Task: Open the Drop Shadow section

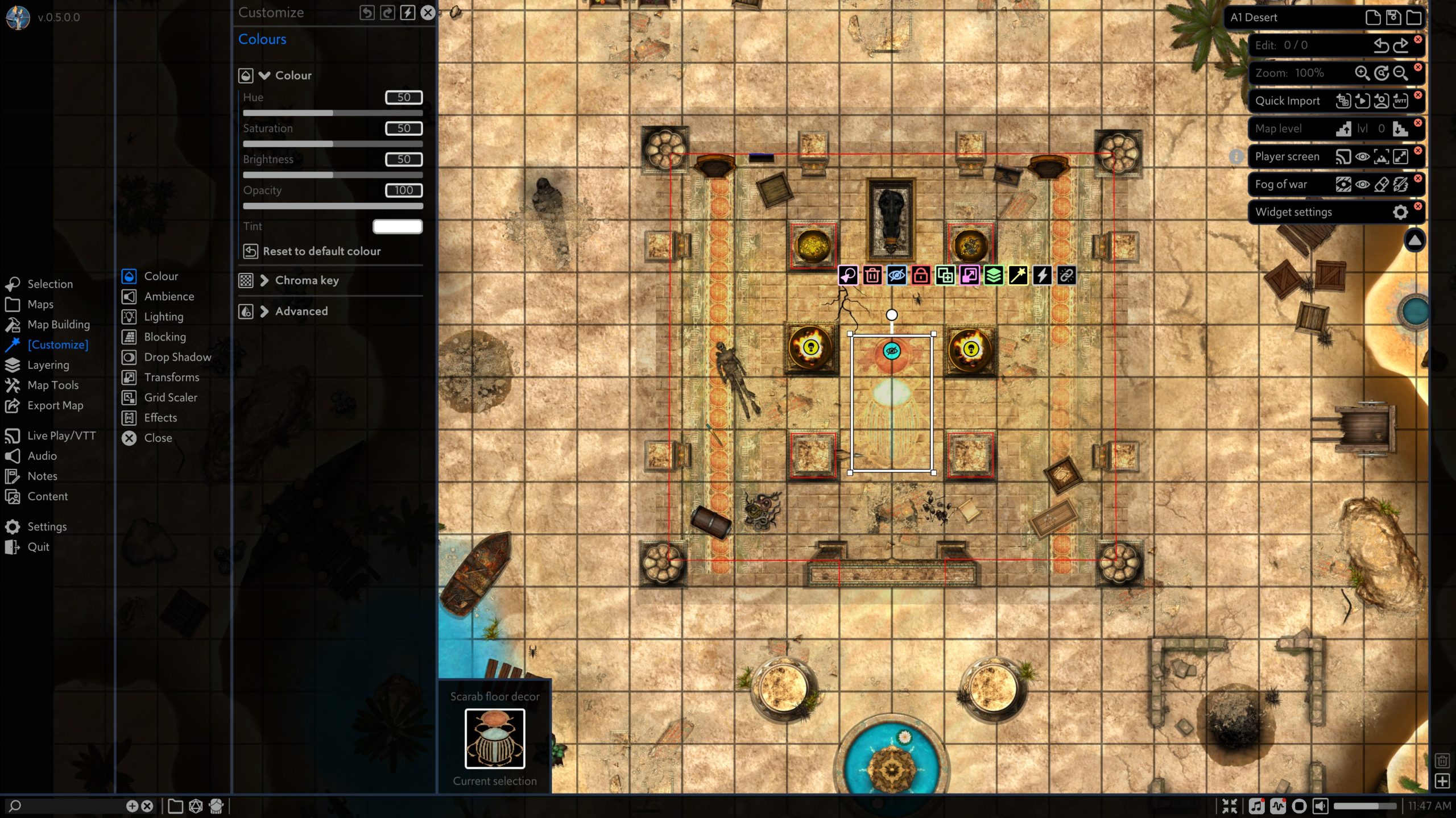Action: click(x=177, y=357)
